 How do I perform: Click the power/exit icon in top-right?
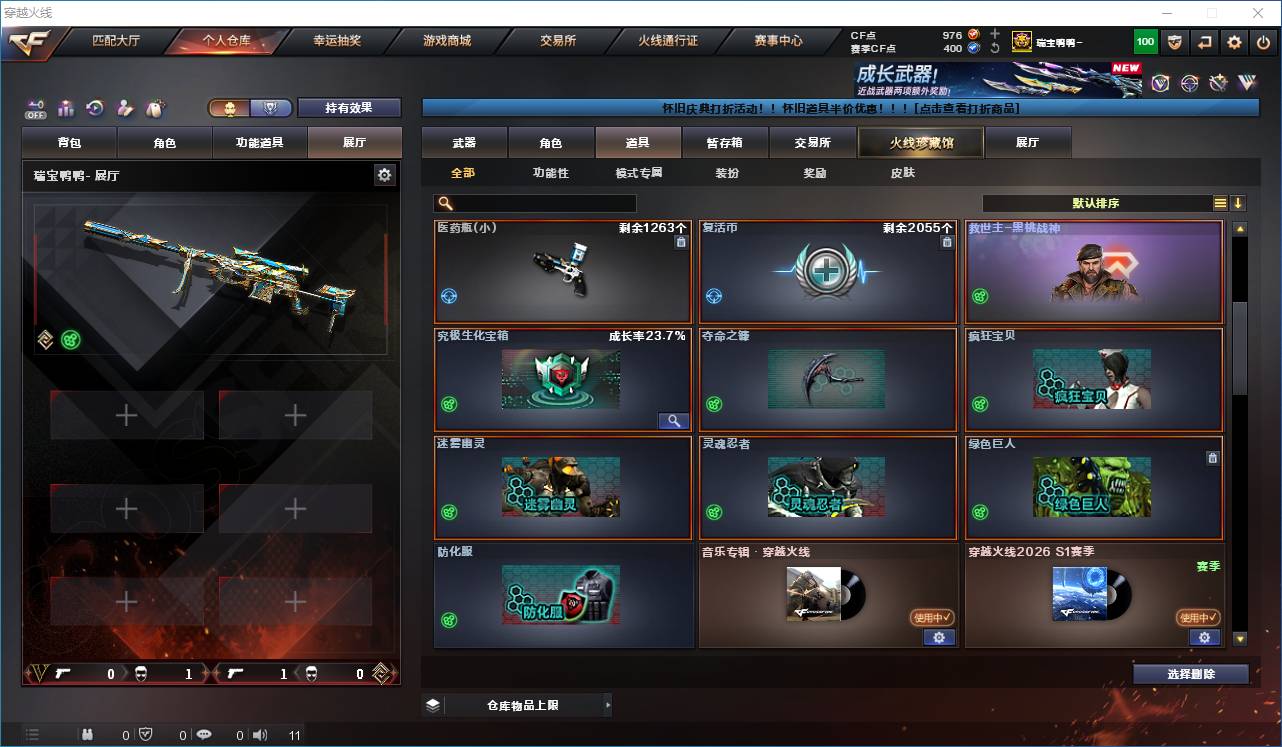pos(1261,42)
